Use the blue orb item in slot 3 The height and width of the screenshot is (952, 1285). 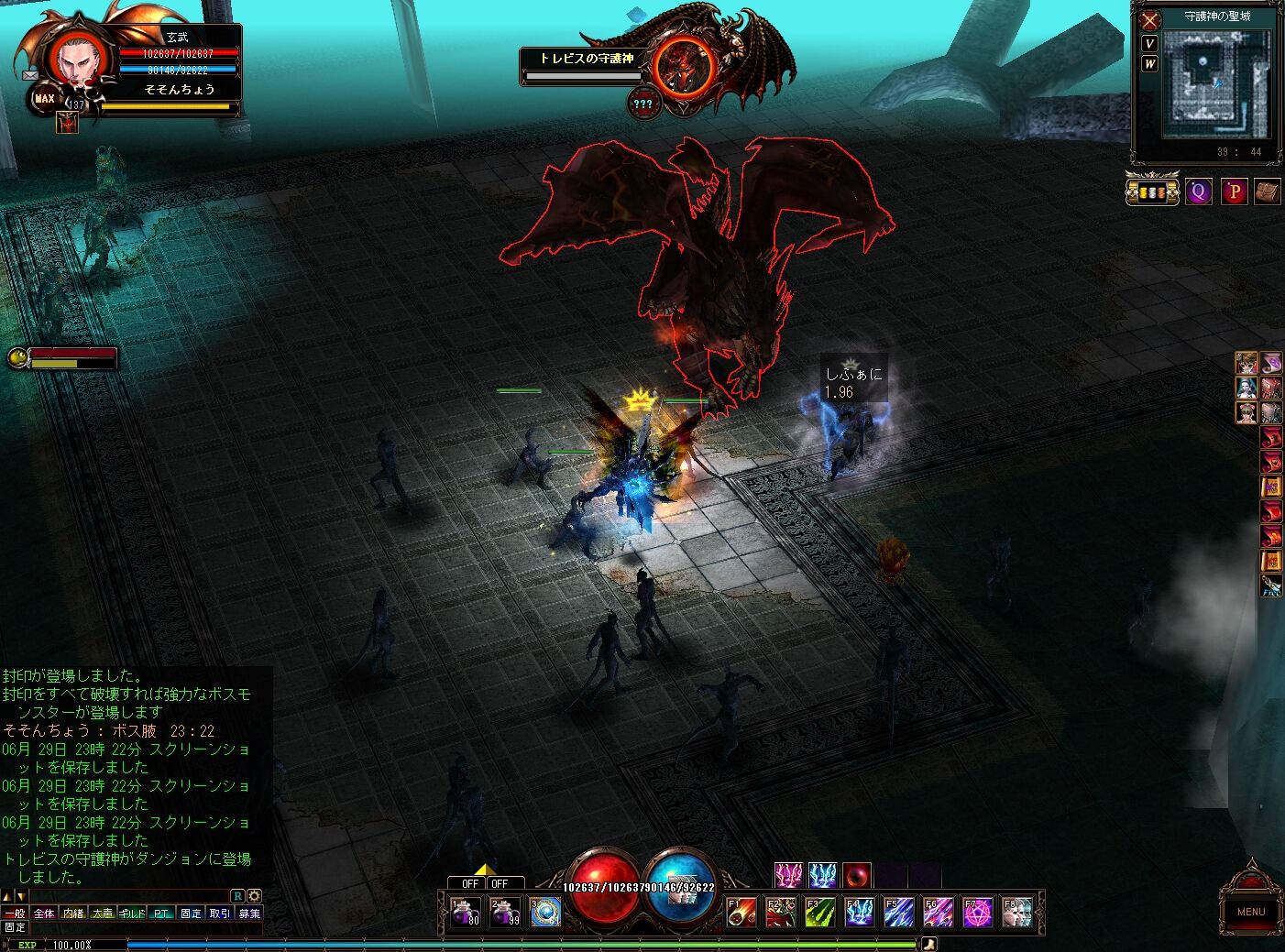click(545, 912)
